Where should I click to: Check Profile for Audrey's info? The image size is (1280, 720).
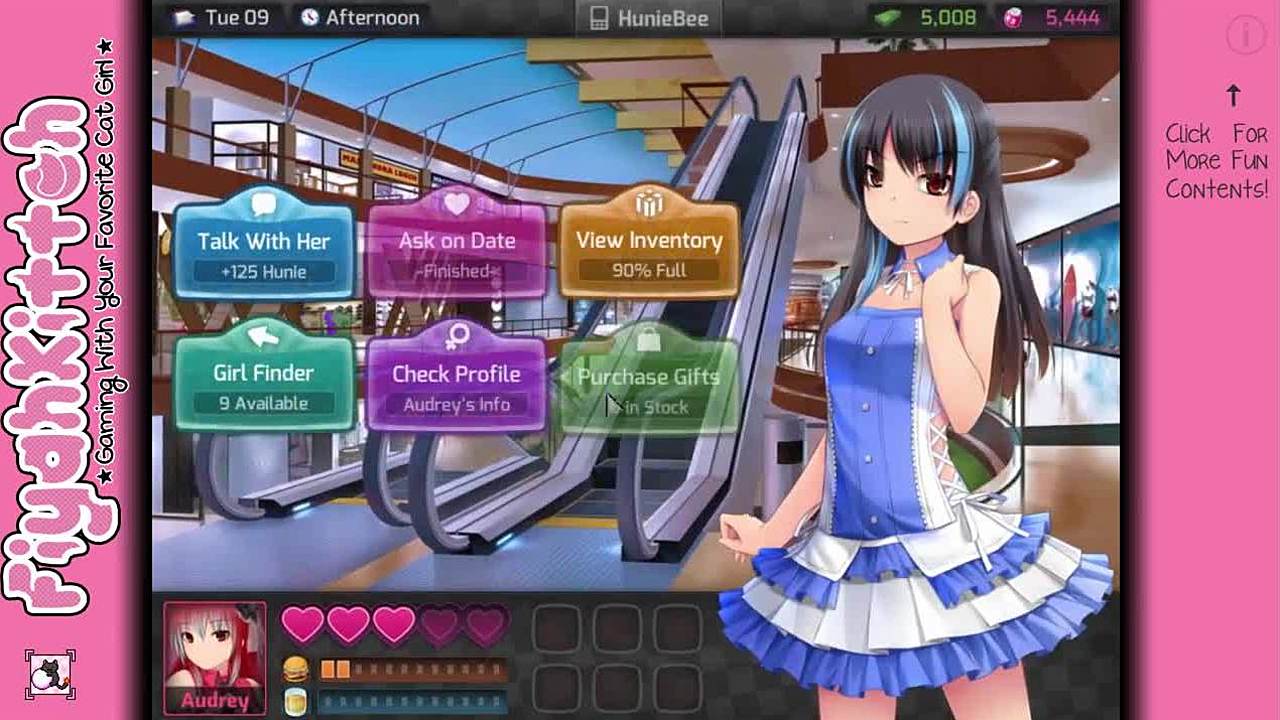click(x=457, y=383)
